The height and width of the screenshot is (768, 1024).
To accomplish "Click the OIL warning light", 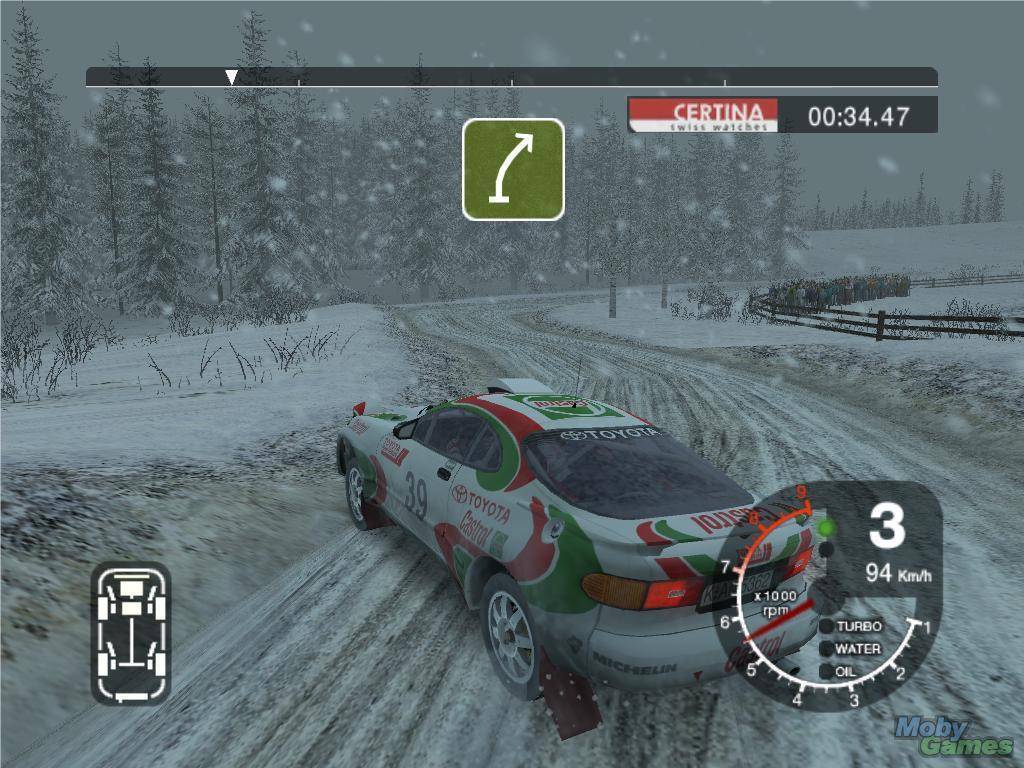I will (x=827, y=671).
